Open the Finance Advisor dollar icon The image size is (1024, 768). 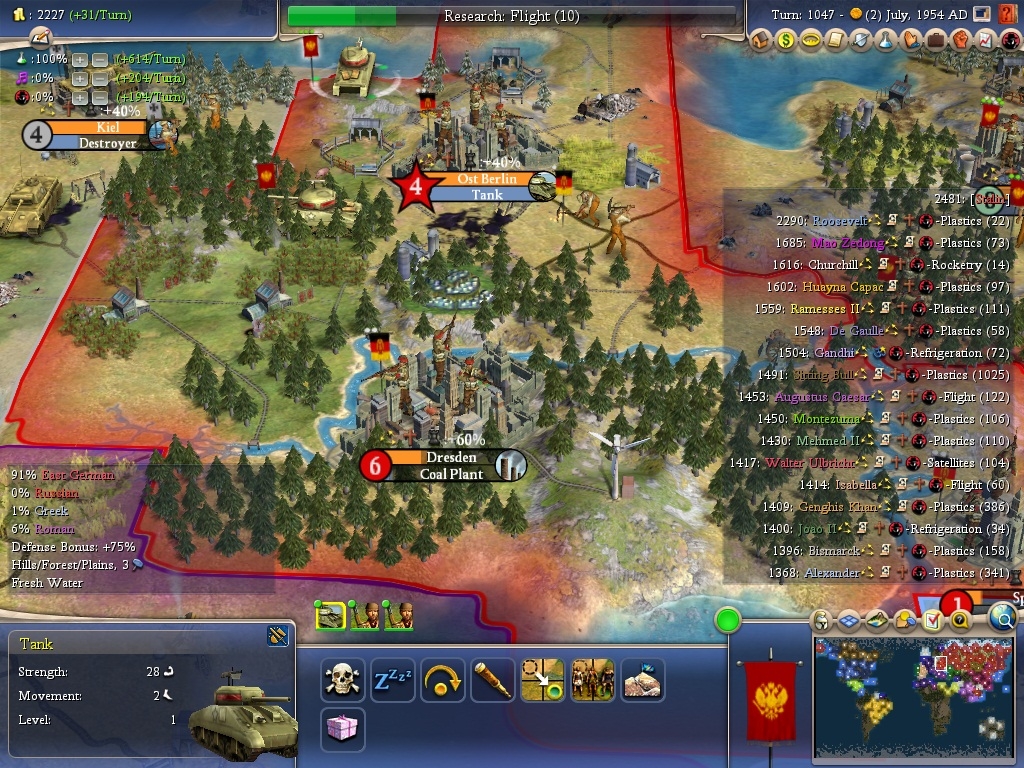point(786,41)
